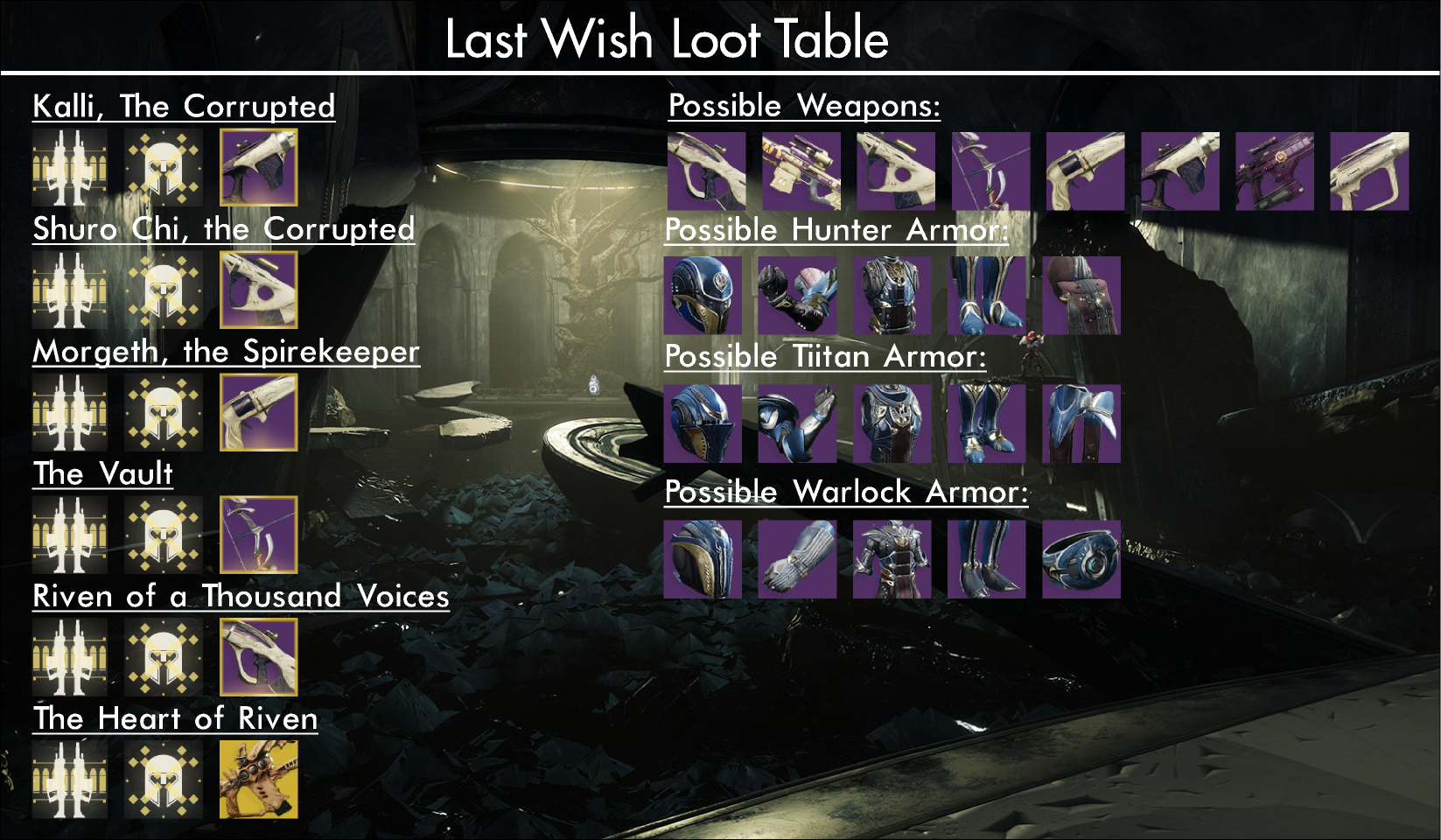This screenshot has width=1441, height=840.
Task: Click the Possible Weapons heading
Action: tap(804, 106)
